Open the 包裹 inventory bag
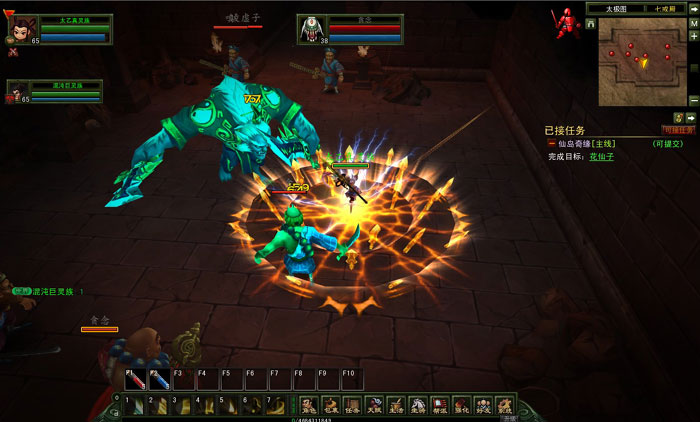This screenshot has width=700, height=422. [330, 405]
